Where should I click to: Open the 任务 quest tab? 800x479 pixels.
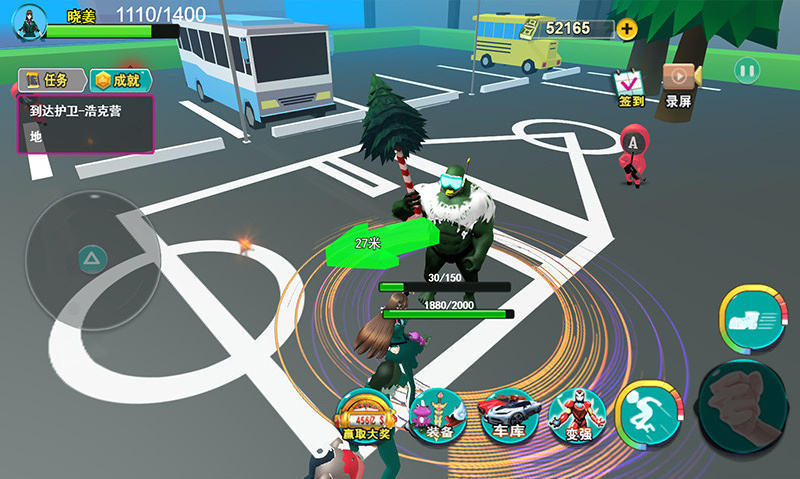pos(50,80)
